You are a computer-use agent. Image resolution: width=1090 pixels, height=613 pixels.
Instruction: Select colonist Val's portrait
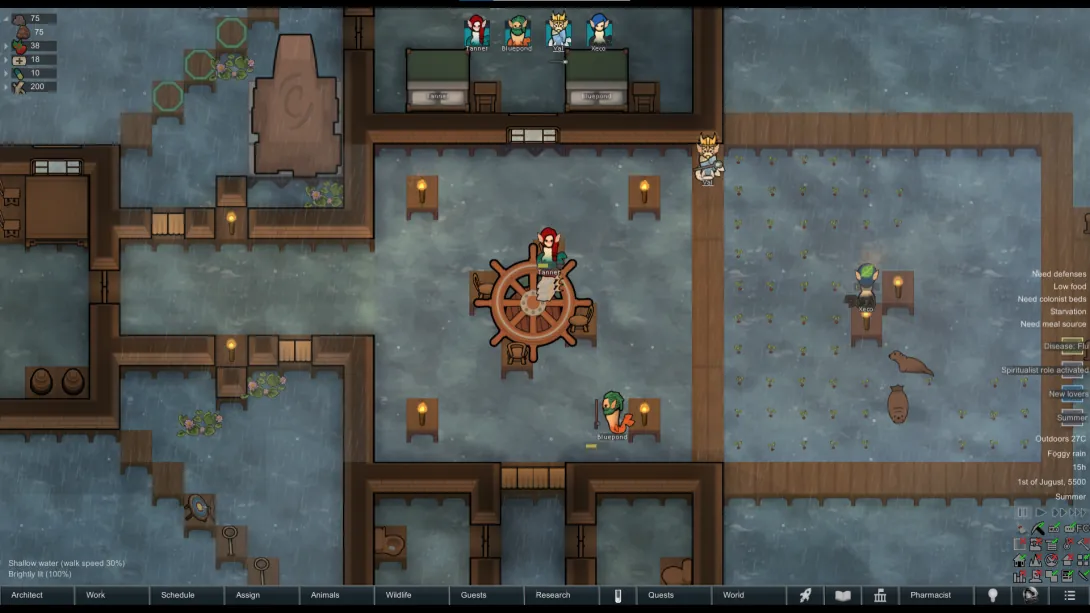(558, 32)
